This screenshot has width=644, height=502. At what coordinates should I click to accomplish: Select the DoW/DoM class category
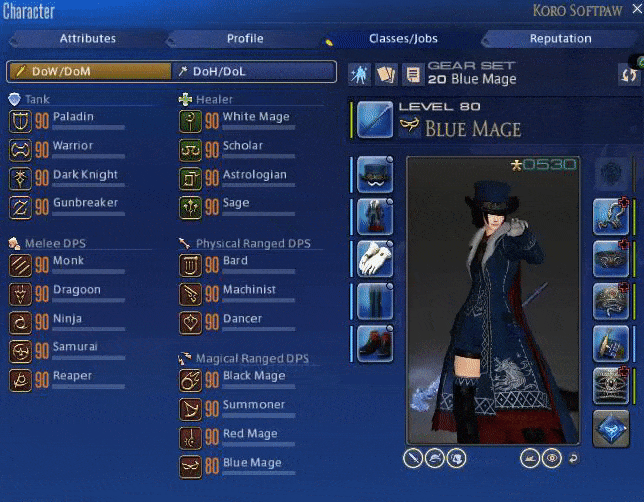tap(88, 72)
